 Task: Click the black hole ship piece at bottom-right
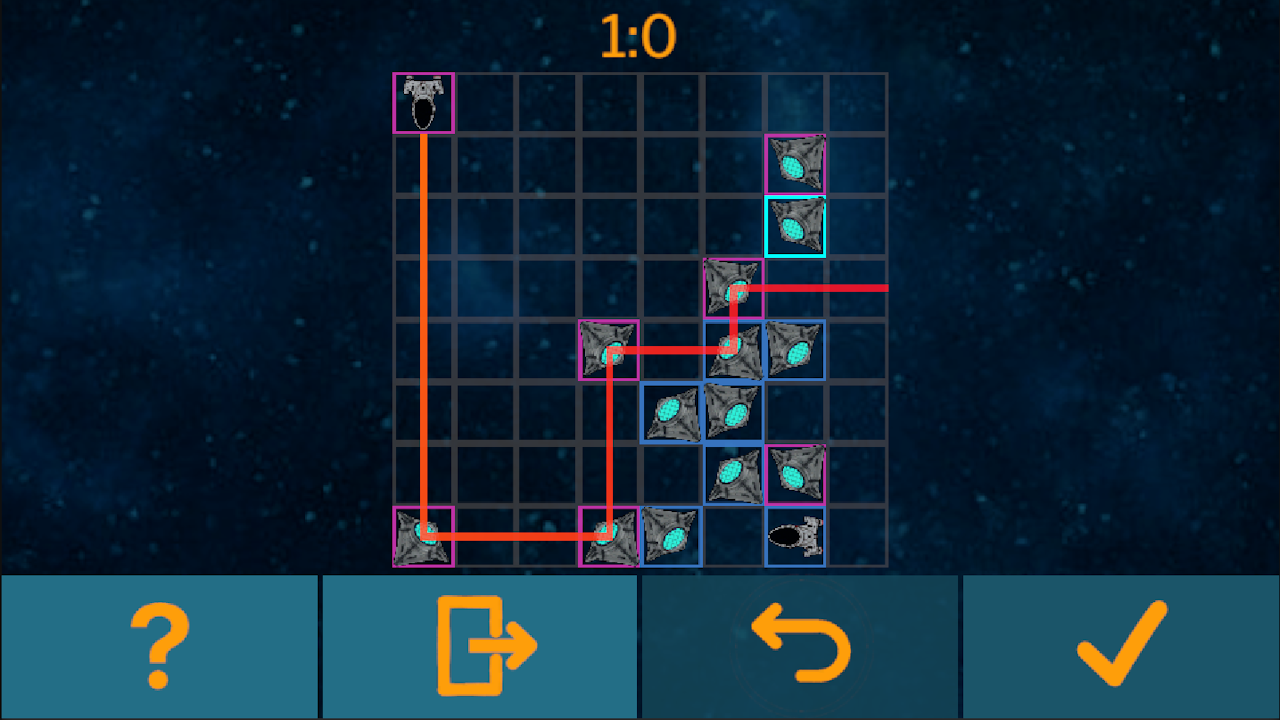(x=795, y=537)
